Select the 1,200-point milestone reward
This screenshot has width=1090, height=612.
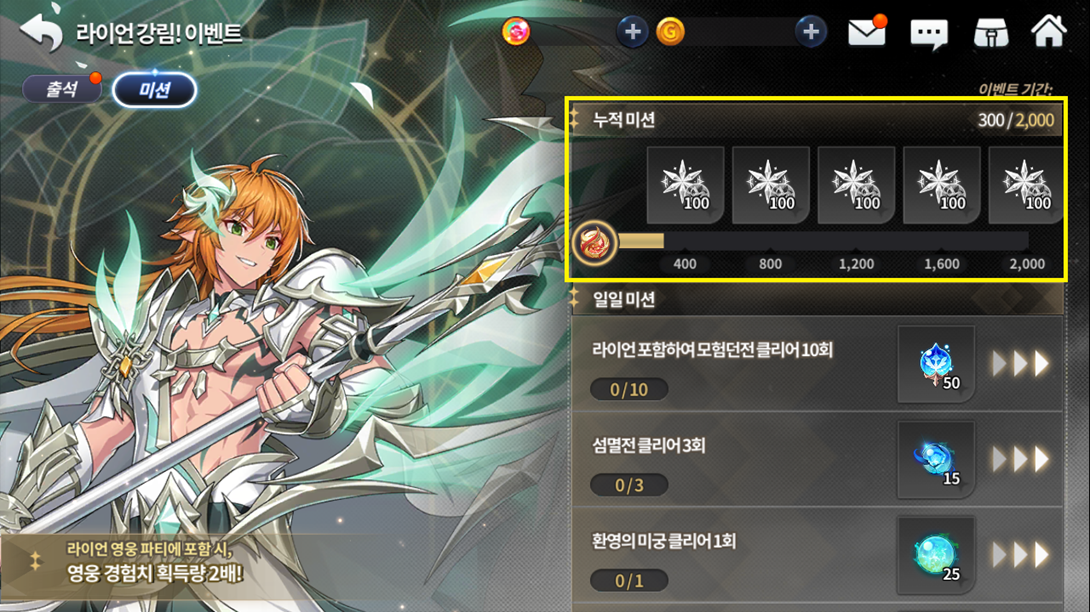pyautogui.click(x=857, y=185)
